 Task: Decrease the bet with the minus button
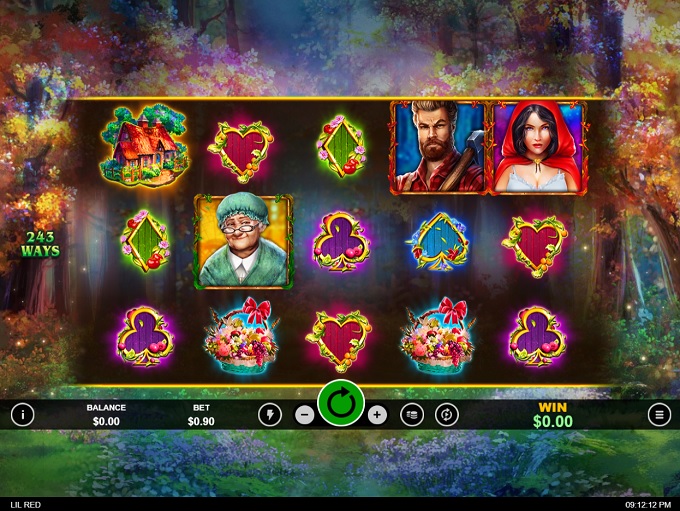point(305,414)
